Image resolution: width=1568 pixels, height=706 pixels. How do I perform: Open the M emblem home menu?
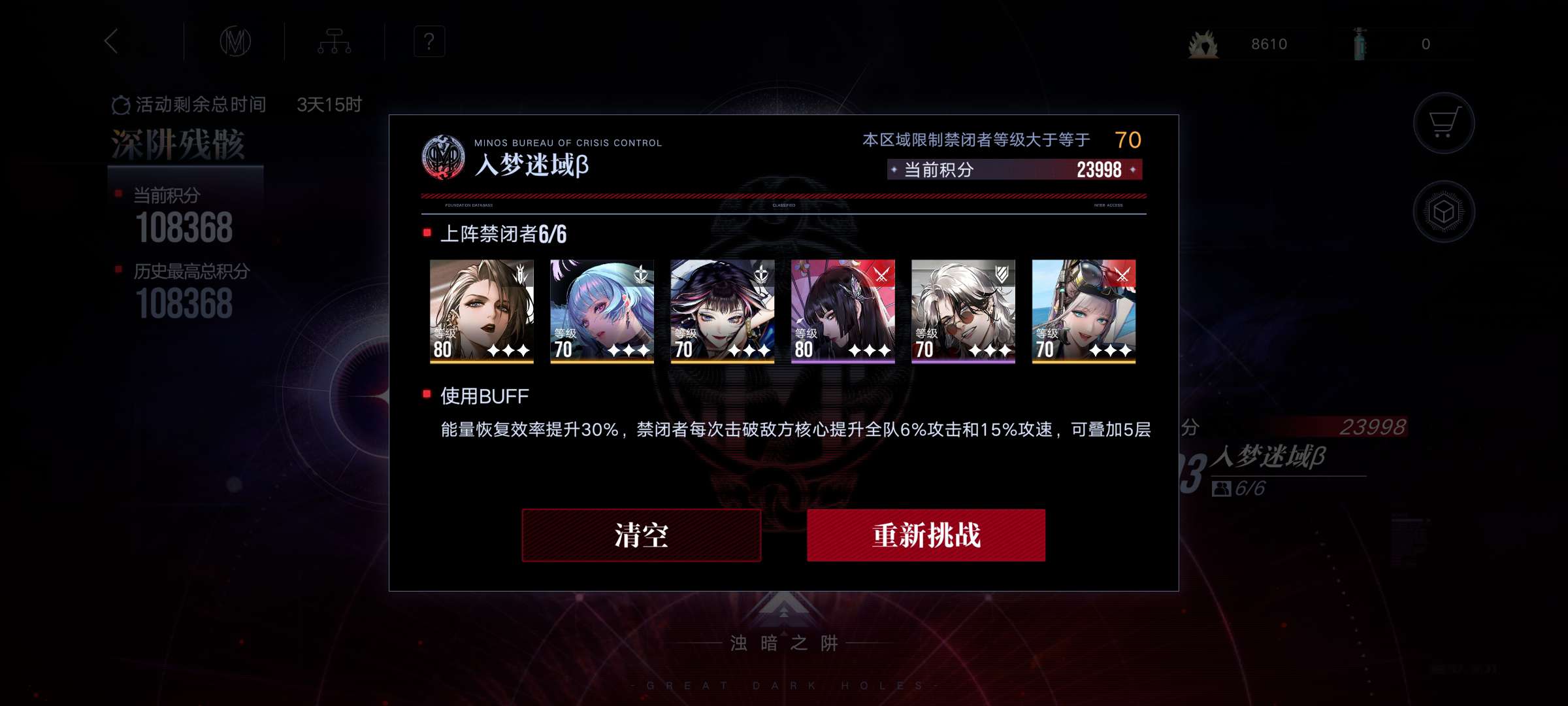click(x=235, y=42)
